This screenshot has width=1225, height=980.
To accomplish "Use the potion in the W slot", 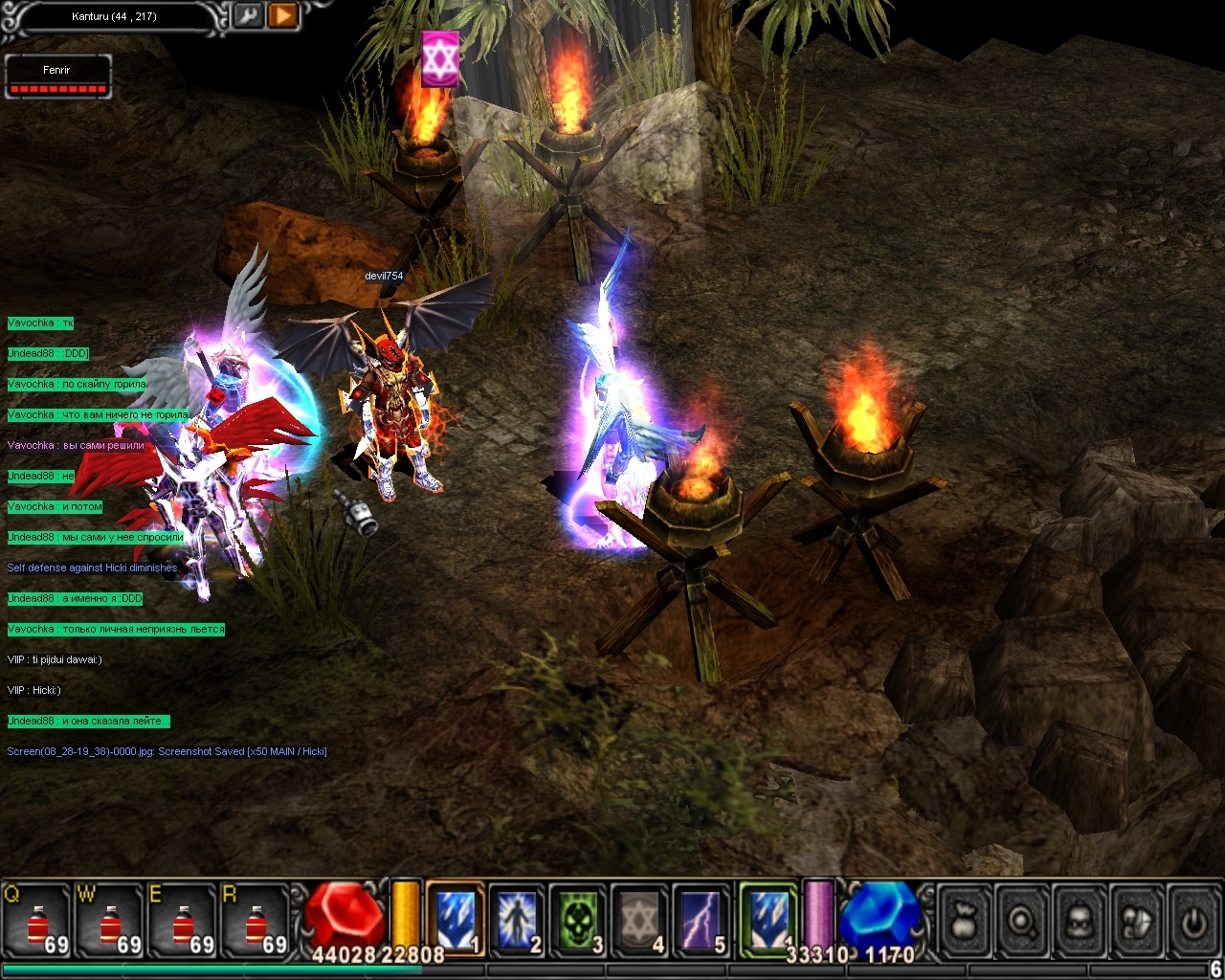I will pos(111,921).
